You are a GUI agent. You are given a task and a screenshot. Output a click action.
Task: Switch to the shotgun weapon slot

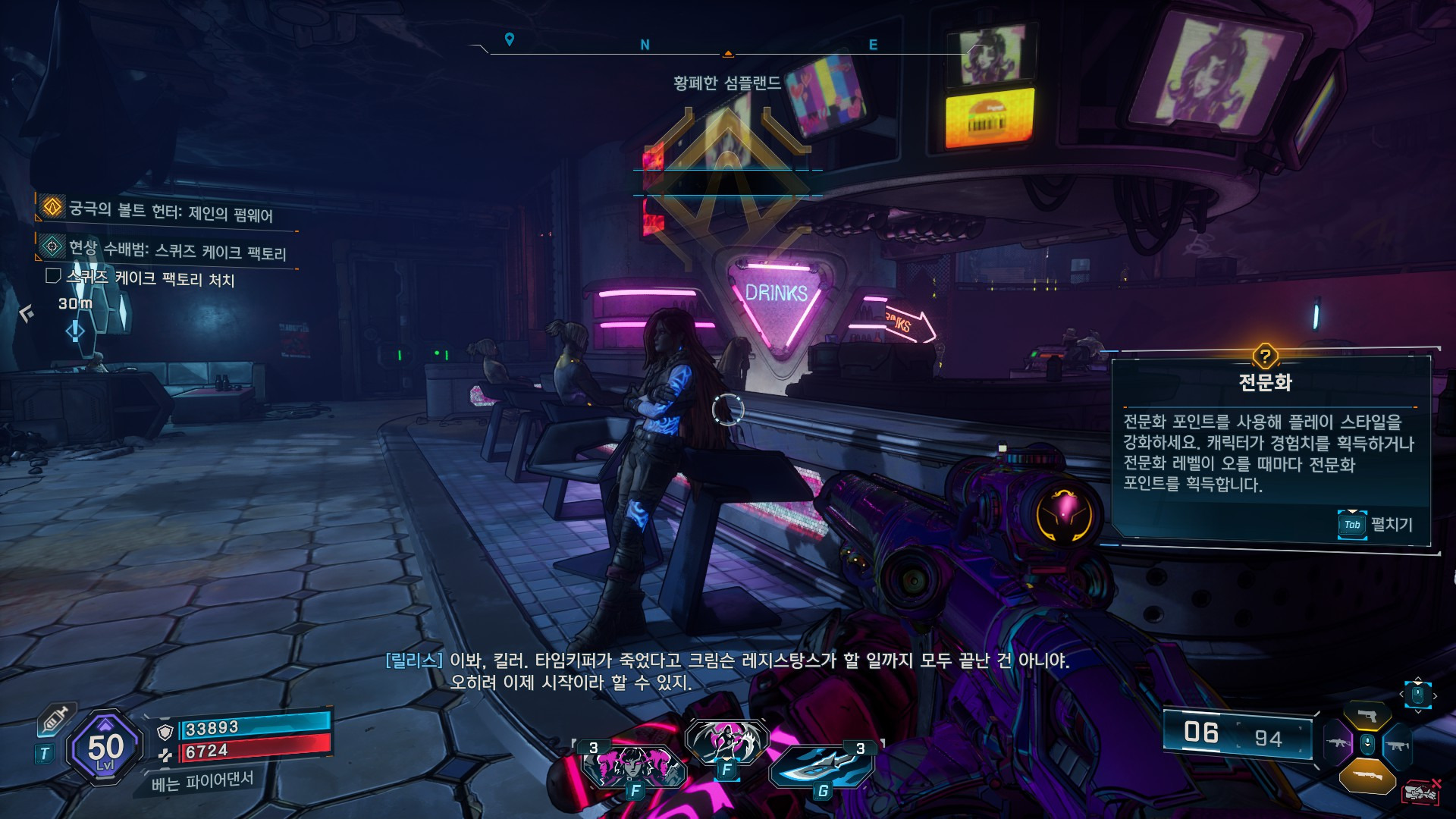(x=1367, y=777)
